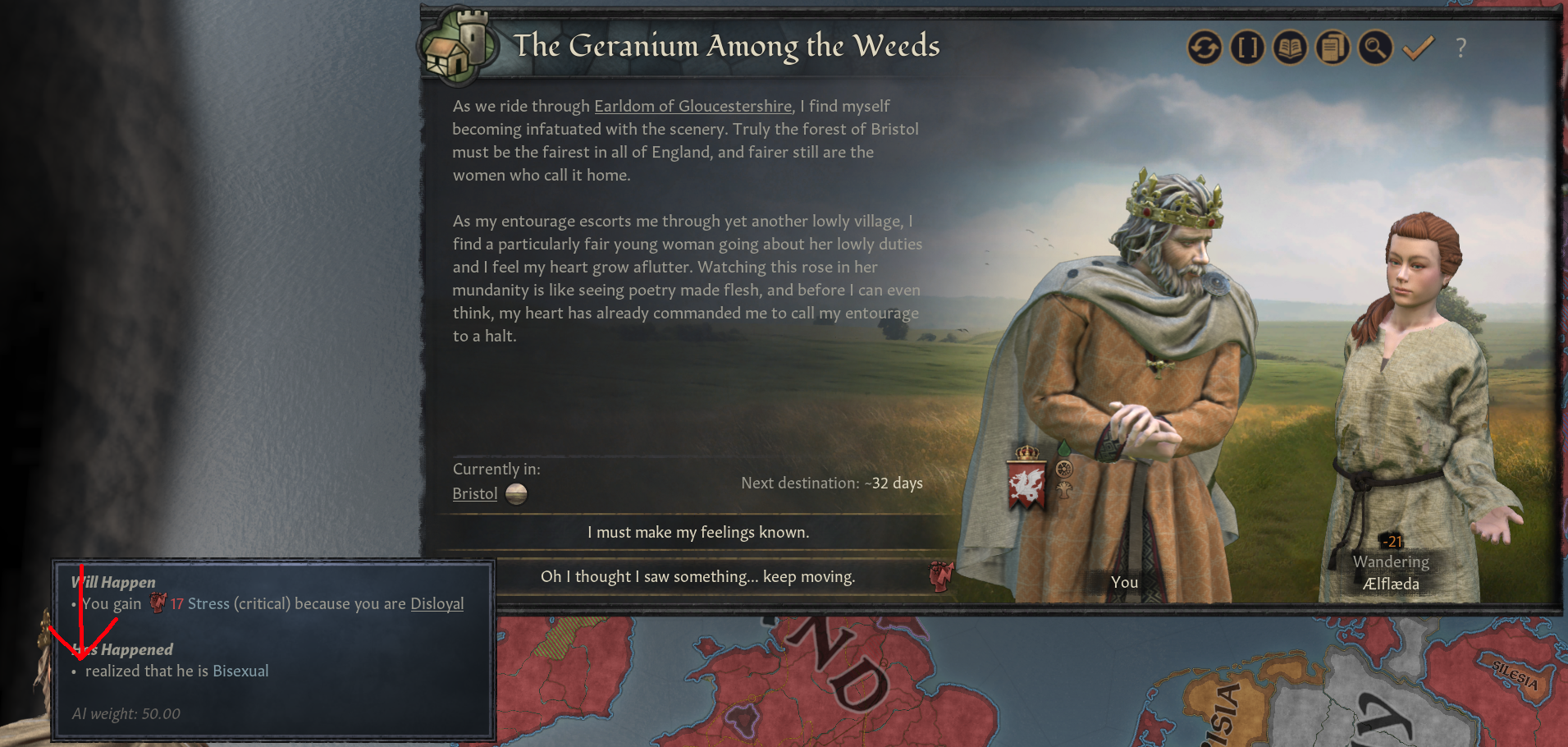Image resolution: width=1568 pixels, height=747 pixels.
Task: Click the Disloyal trait link in the tooltip
Action: [x=437, y=603]
